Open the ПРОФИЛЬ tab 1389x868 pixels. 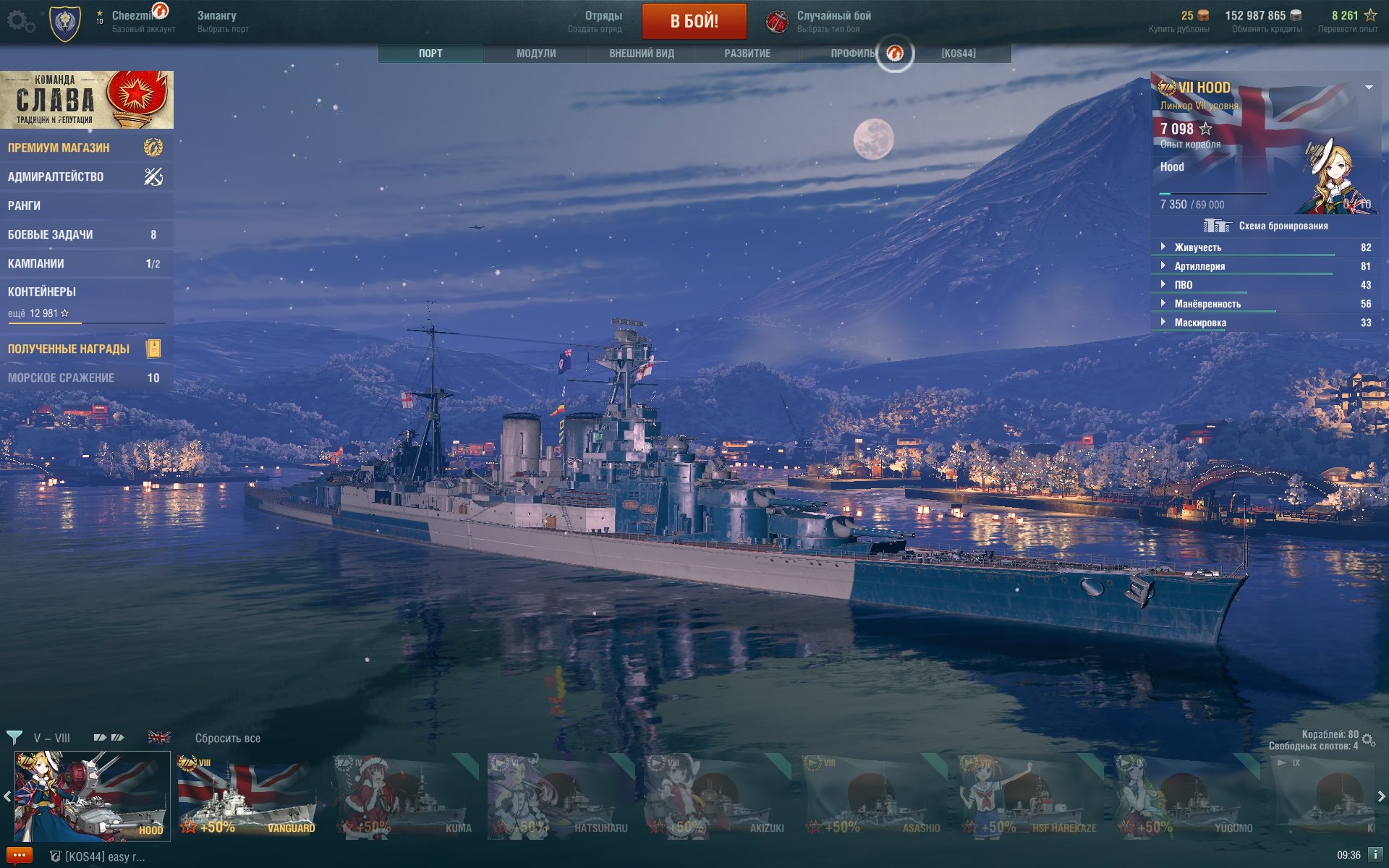coord(853,54)
